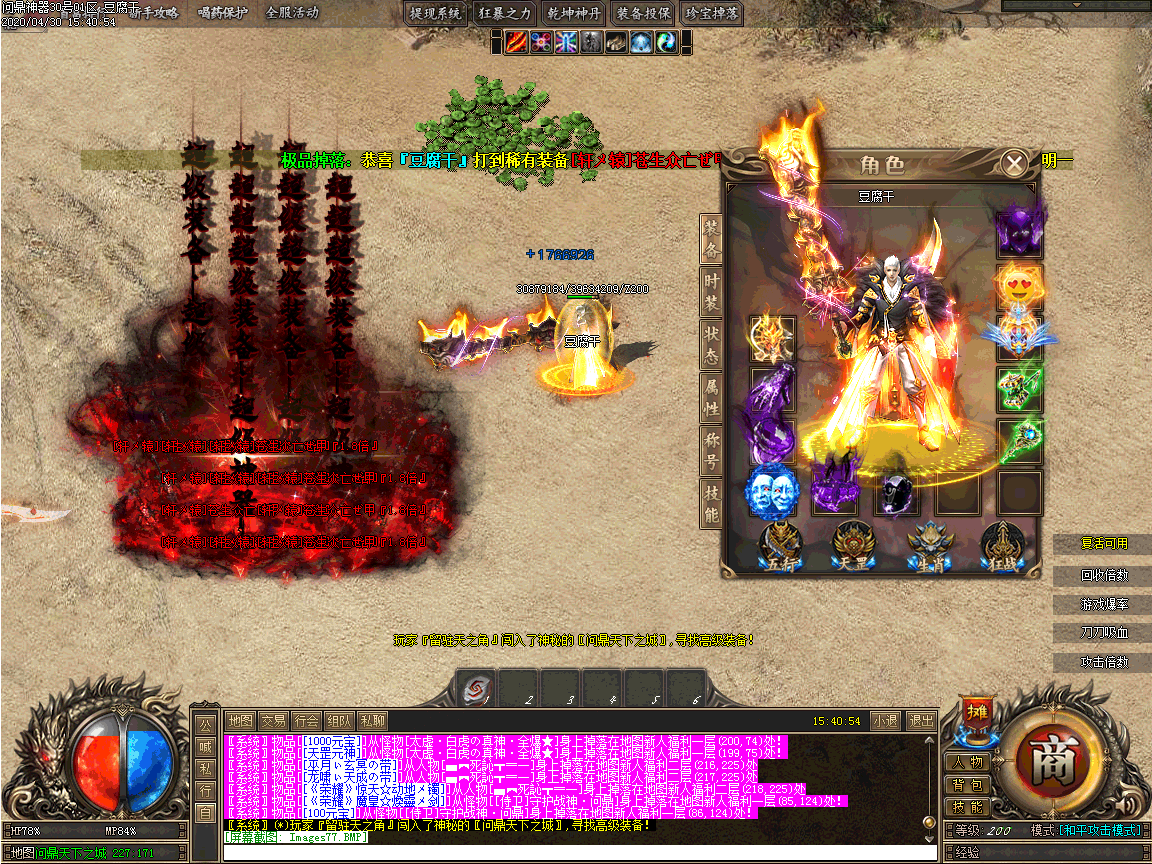Click the chat text input field
Screen dimensions: 1152x864
(580, 853)
